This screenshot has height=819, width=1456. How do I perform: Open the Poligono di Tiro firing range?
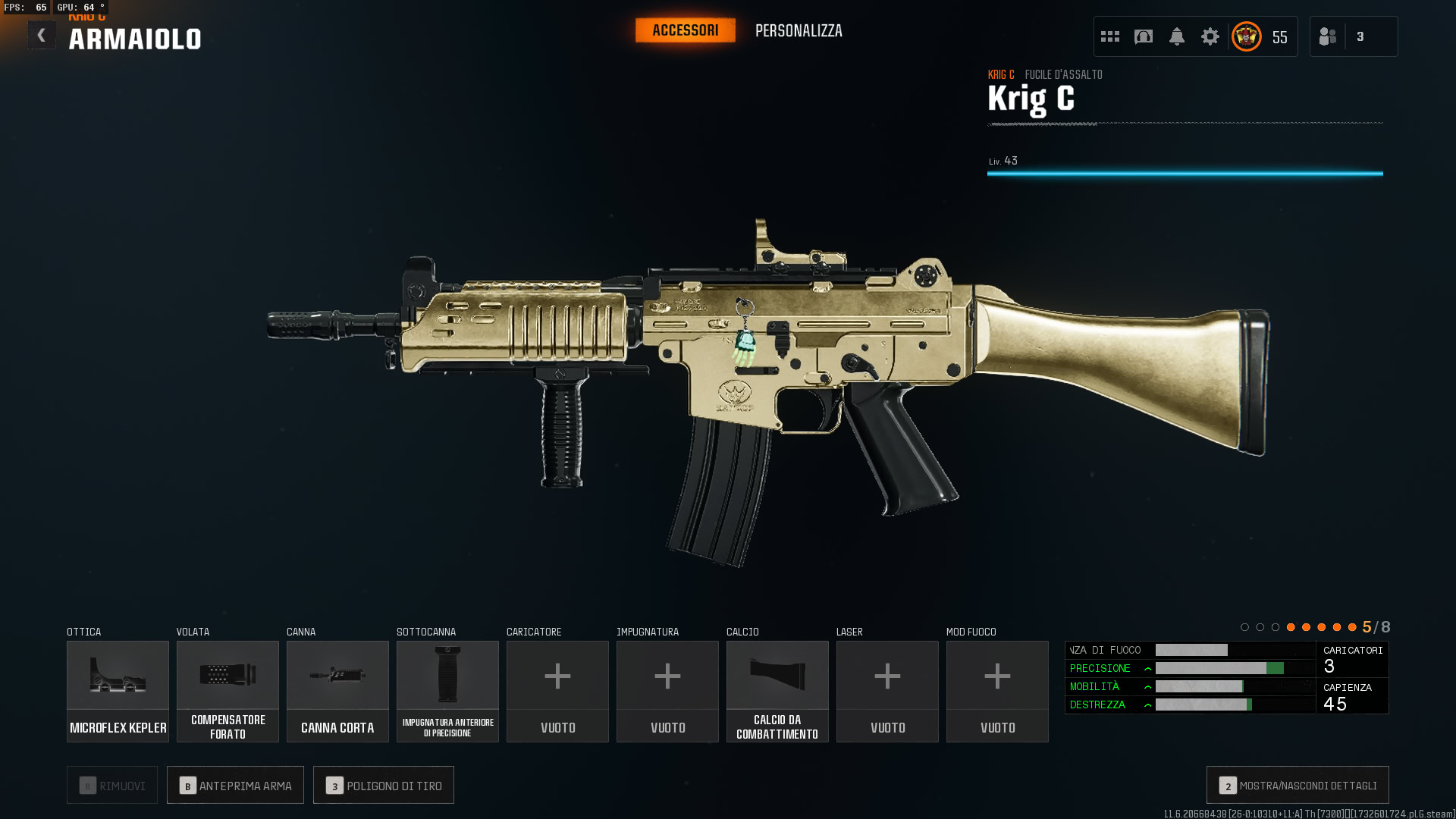384,786
